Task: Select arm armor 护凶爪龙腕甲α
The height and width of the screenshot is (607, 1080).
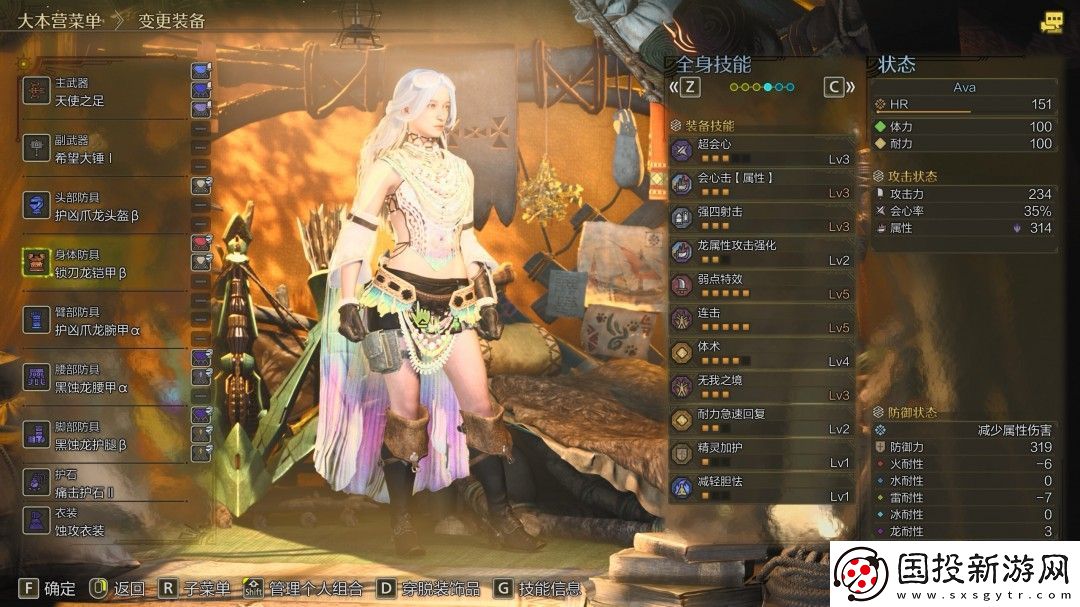Action: 100,320
